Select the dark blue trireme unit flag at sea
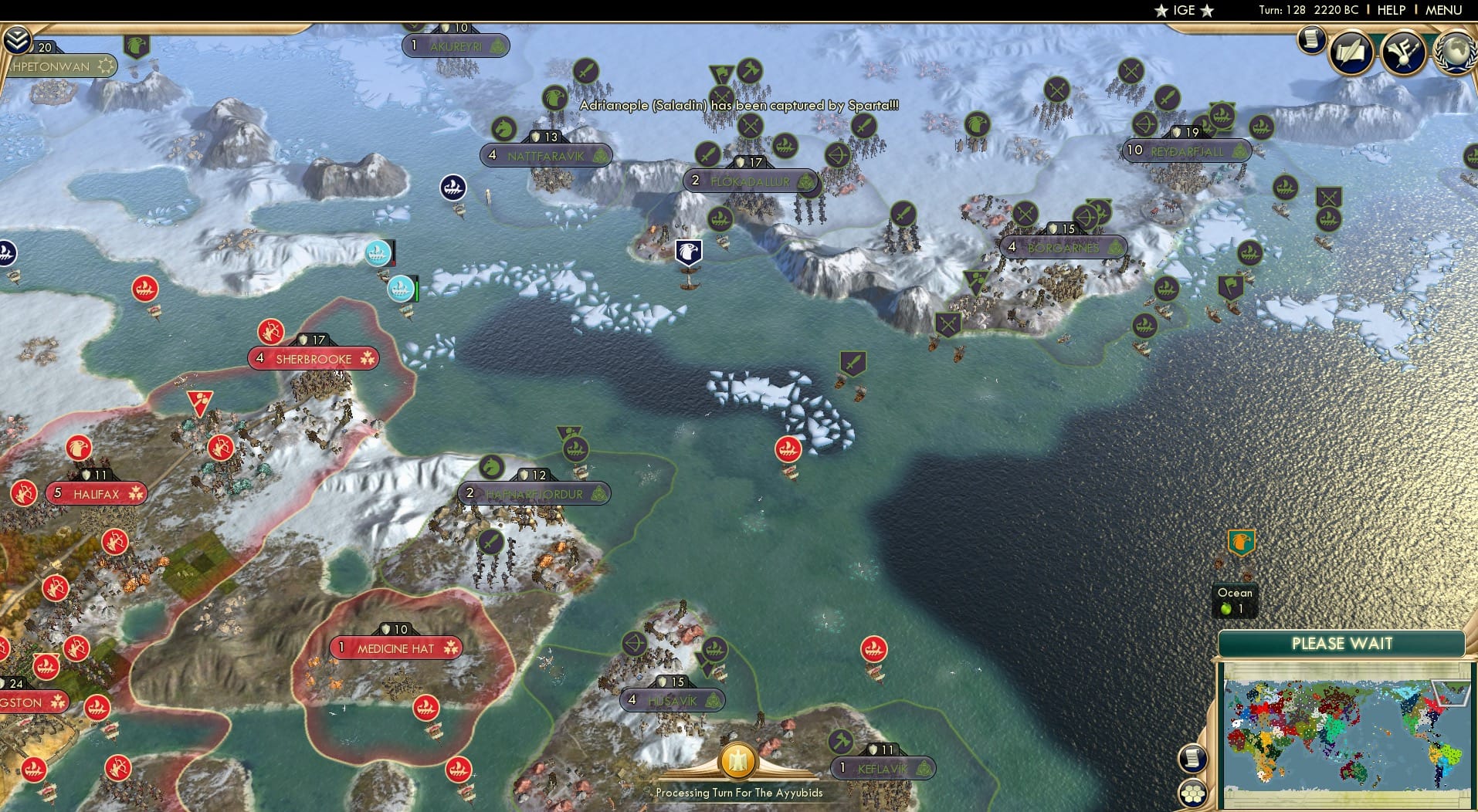Image resolution: width=1478 pixels, height=812 pixels. coord(452,186)
